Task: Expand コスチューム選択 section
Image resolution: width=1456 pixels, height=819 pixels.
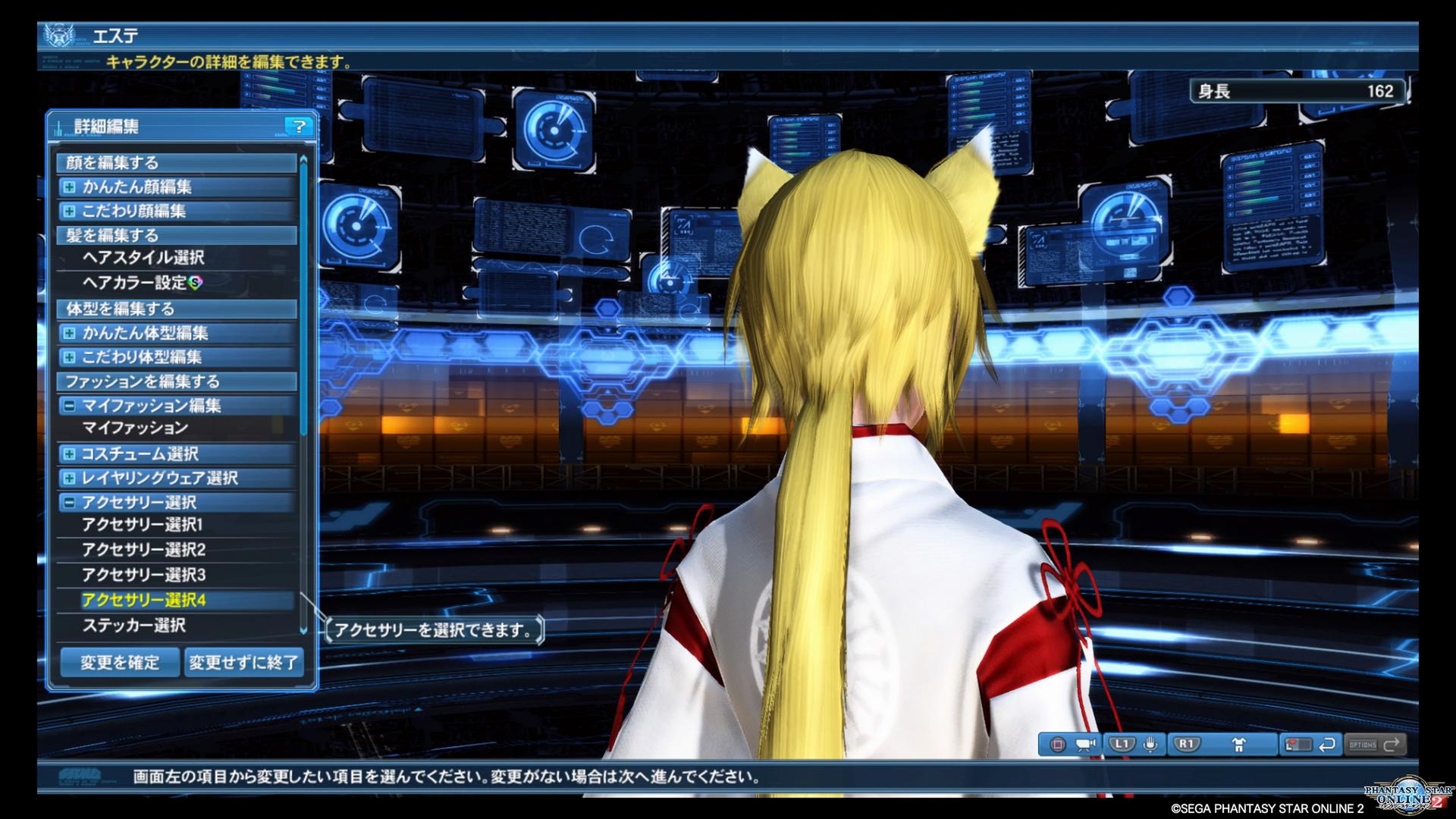Action: coord(69,454)
